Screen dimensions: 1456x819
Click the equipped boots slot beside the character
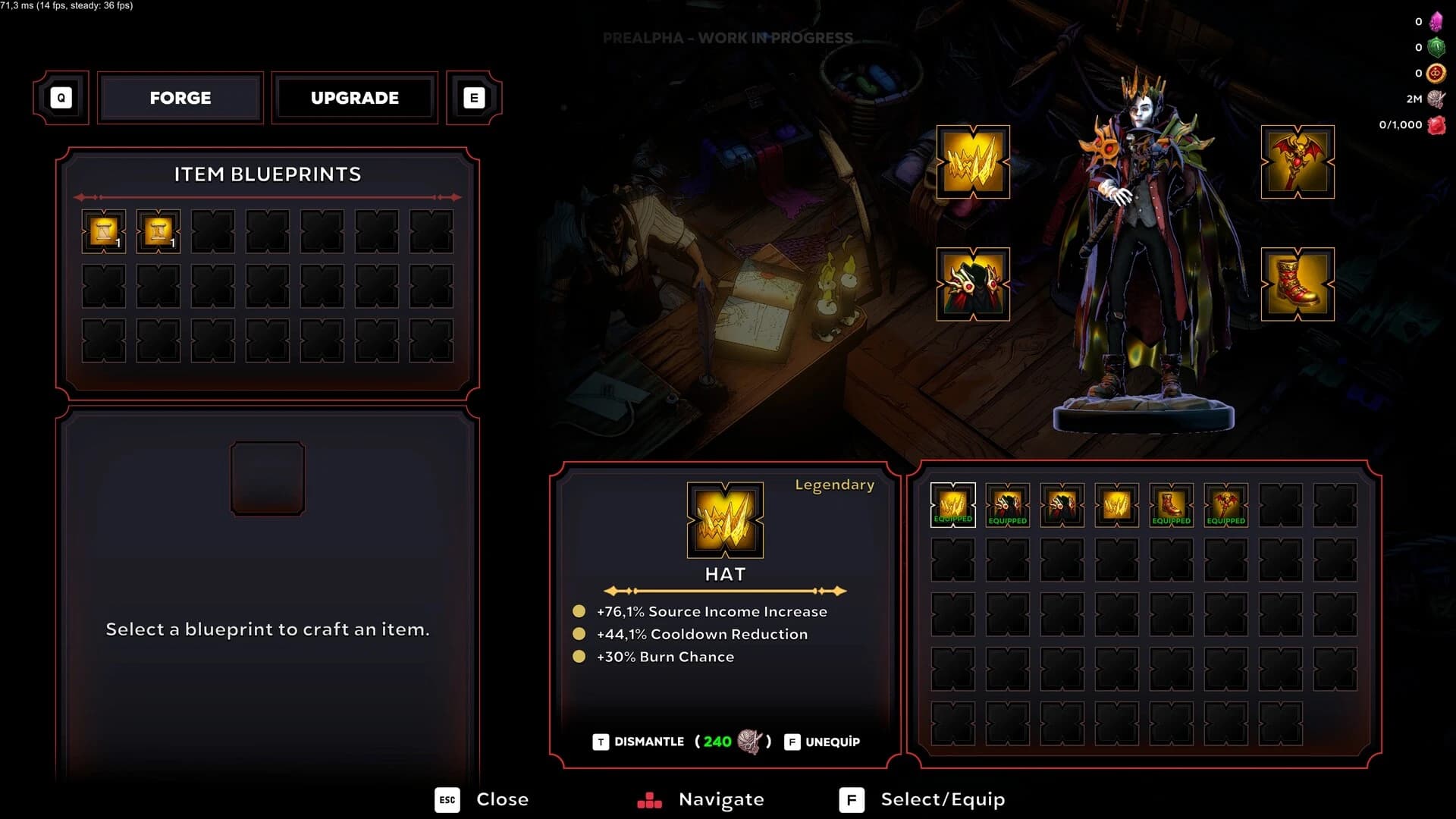click(x=1298, y=287)
